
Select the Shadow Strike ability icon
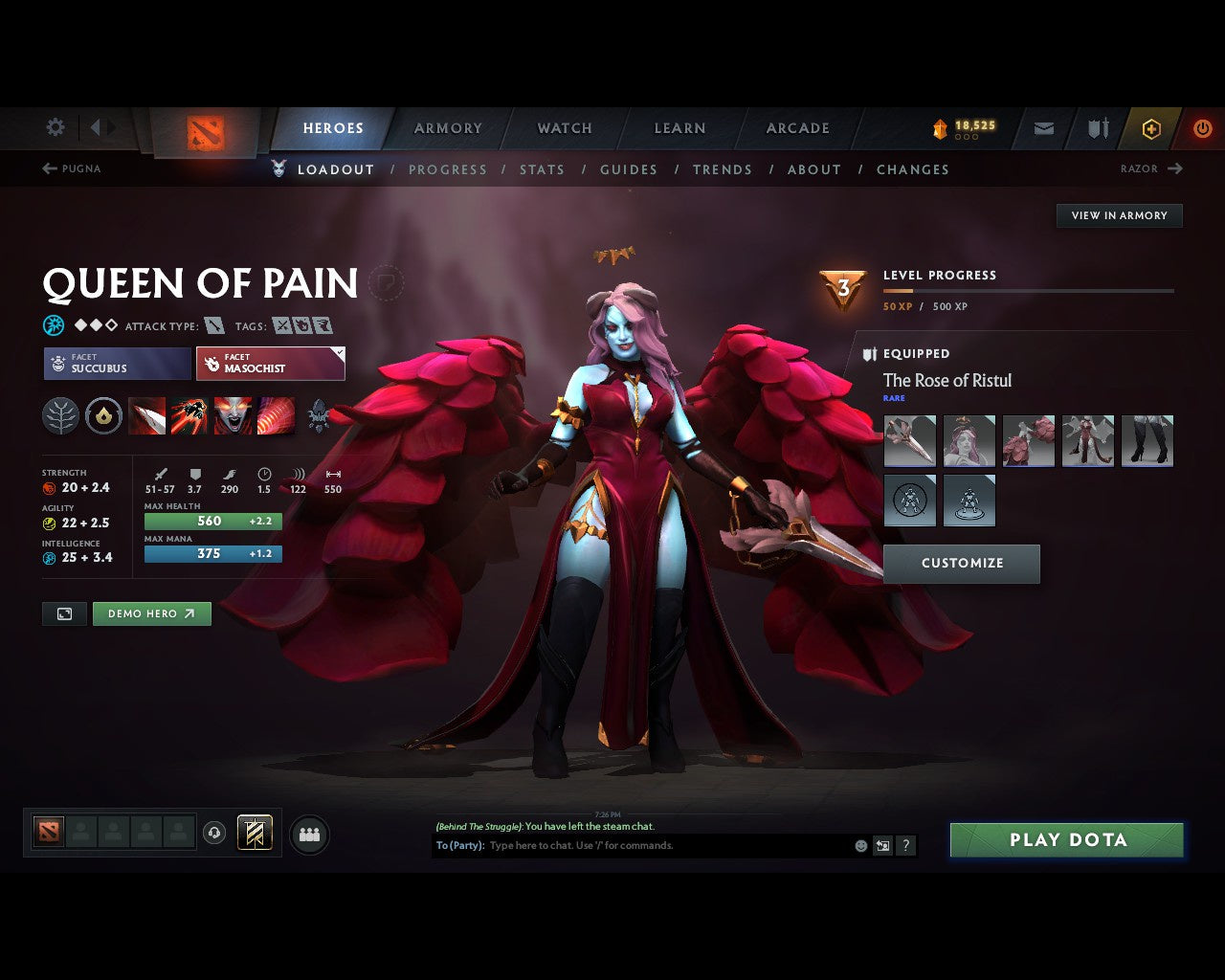pyautogui.click(x=147, y=415)
